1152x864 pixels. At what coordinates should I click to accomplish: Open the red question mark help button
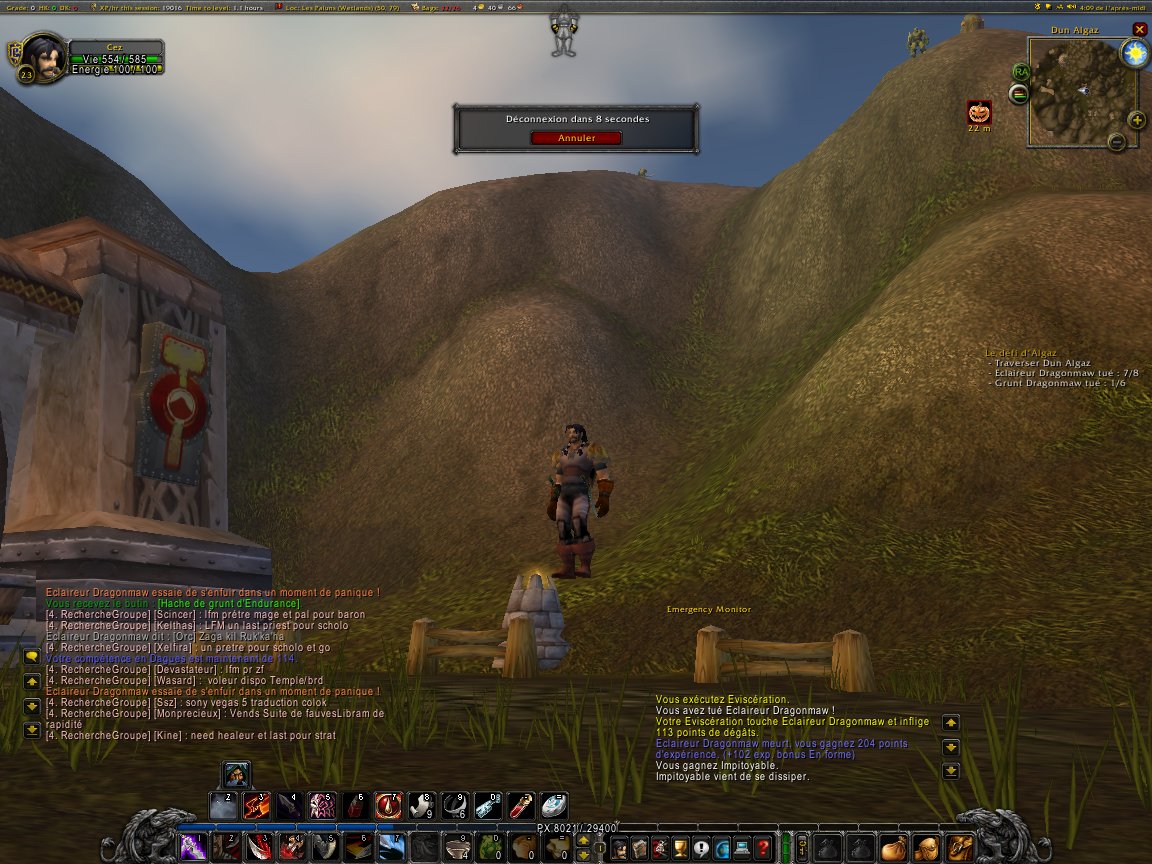763,848
